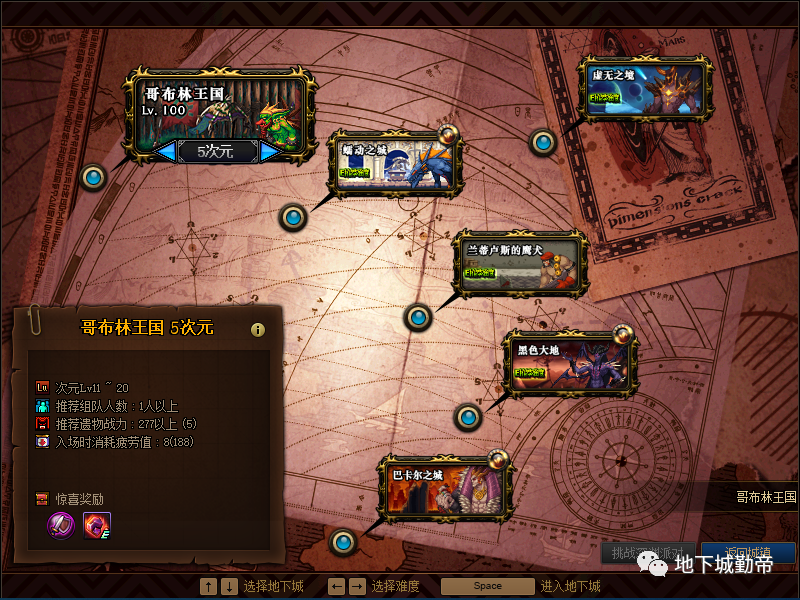800x600 pixels.
Task: Increase difficulty with the right blue arrow
Action: click(269, 151)
